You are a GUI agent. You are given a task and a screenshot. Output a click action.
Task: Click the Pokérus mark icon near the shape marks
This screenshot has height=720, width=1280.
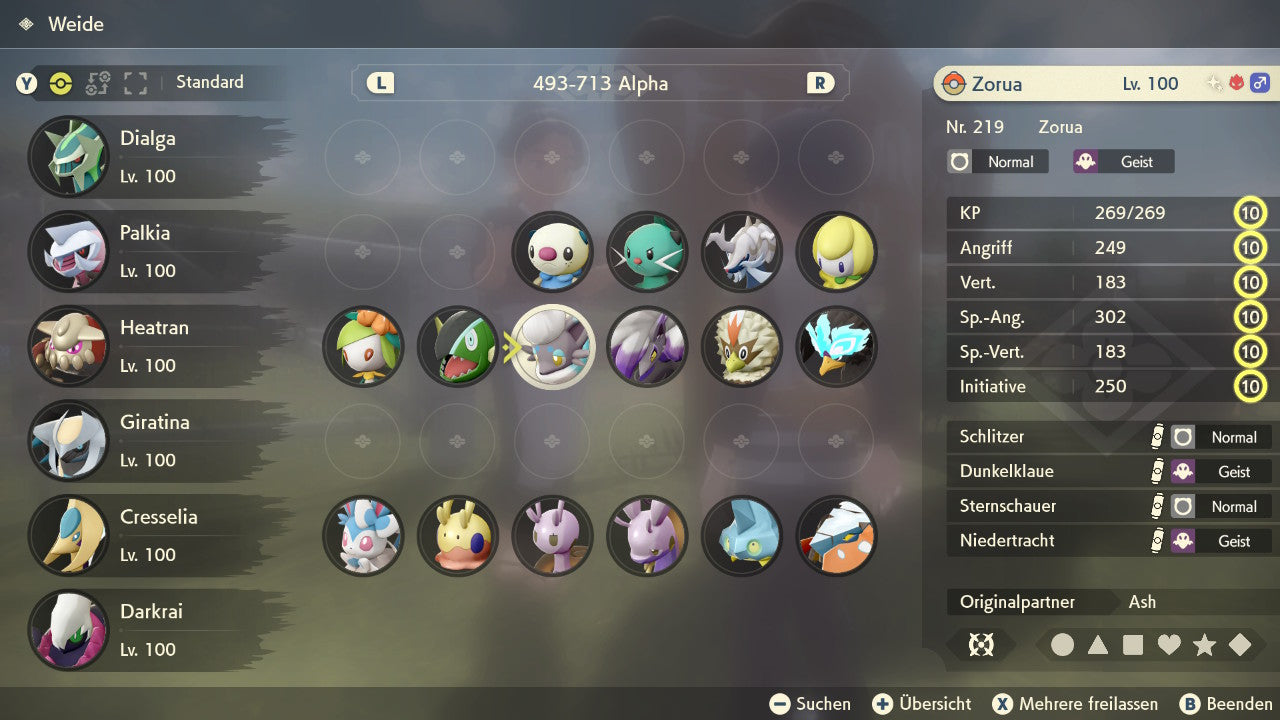(981, 645)
